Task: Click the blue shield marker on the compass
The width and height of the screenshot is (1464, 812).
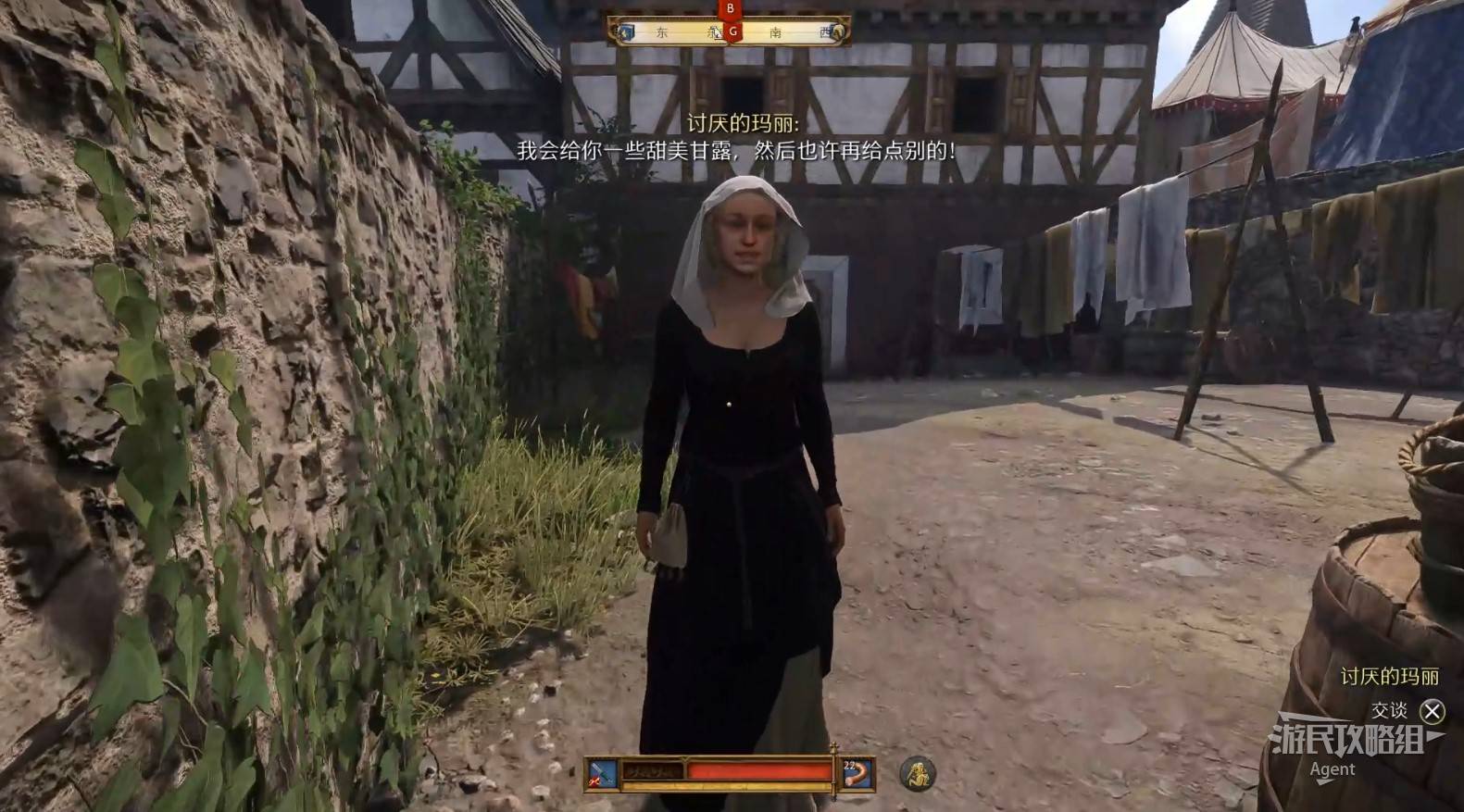Action: (x=627, y=32)
